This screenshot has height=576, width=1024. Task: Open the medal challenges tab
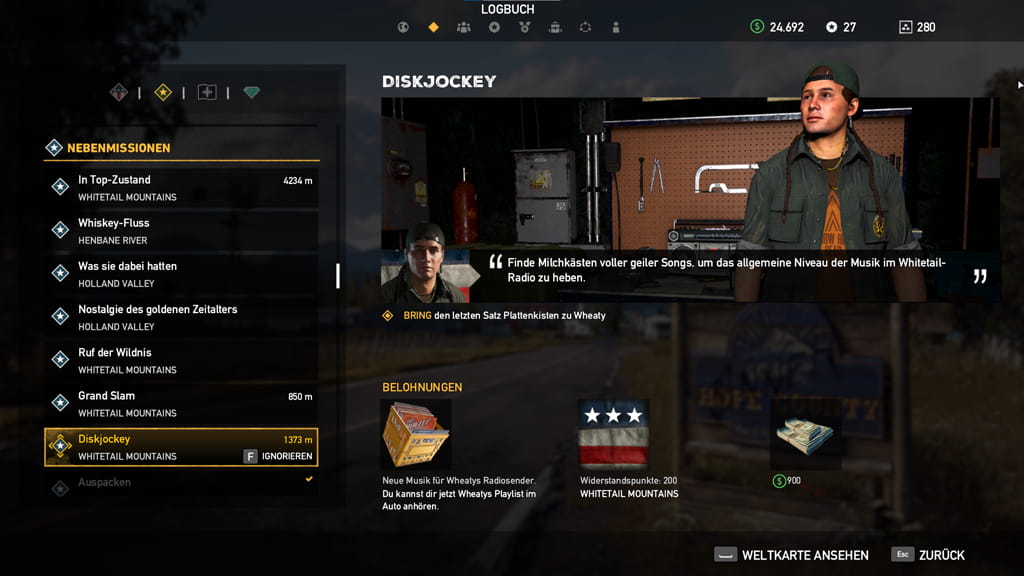524,27
